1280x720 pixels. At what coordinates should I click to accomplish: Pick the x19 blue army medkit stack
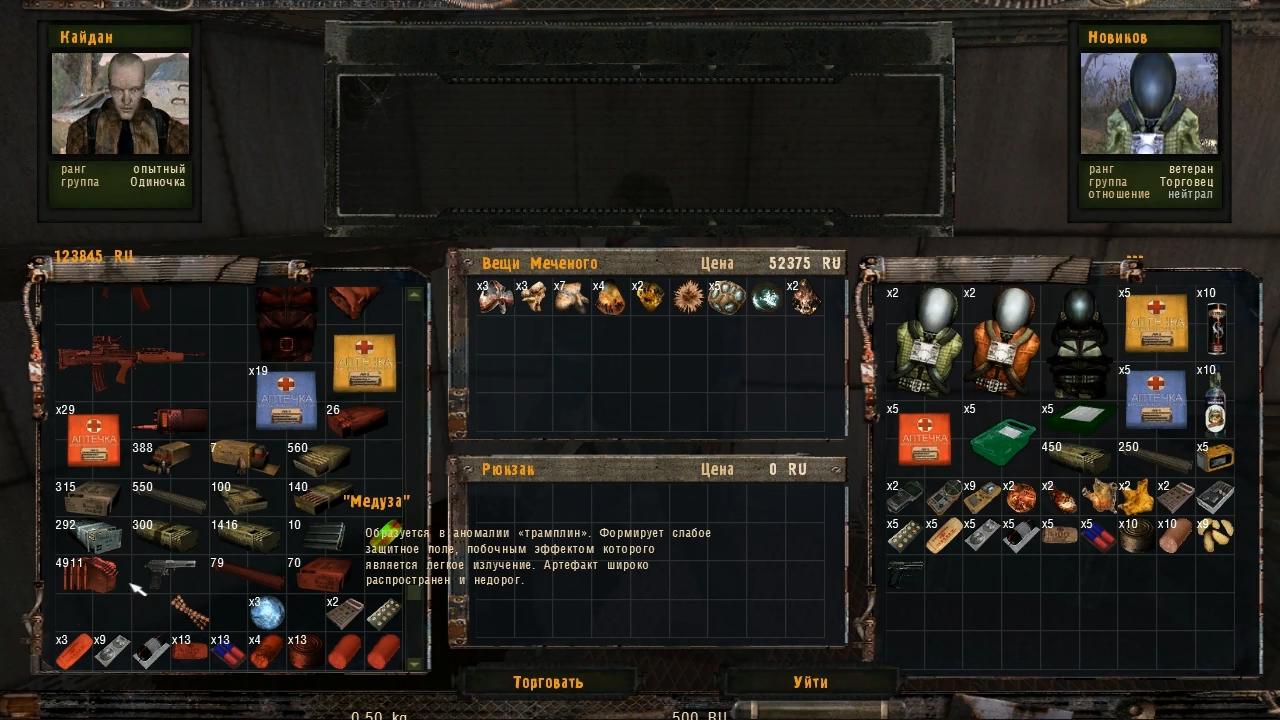(x=287, y=400)
